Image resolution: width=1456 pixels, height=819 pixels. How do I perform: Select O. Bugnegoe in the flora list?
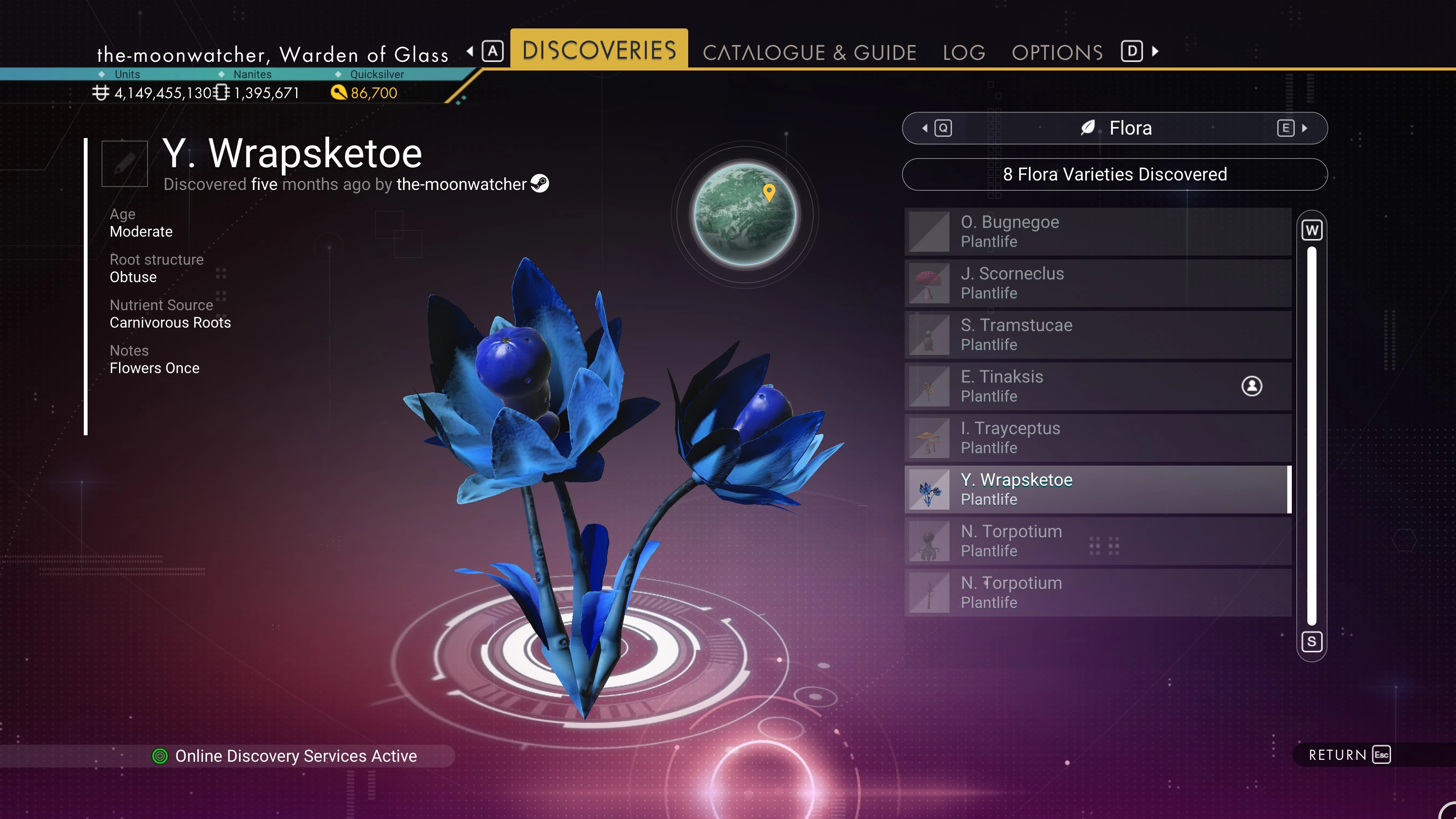pos(1097,231)
